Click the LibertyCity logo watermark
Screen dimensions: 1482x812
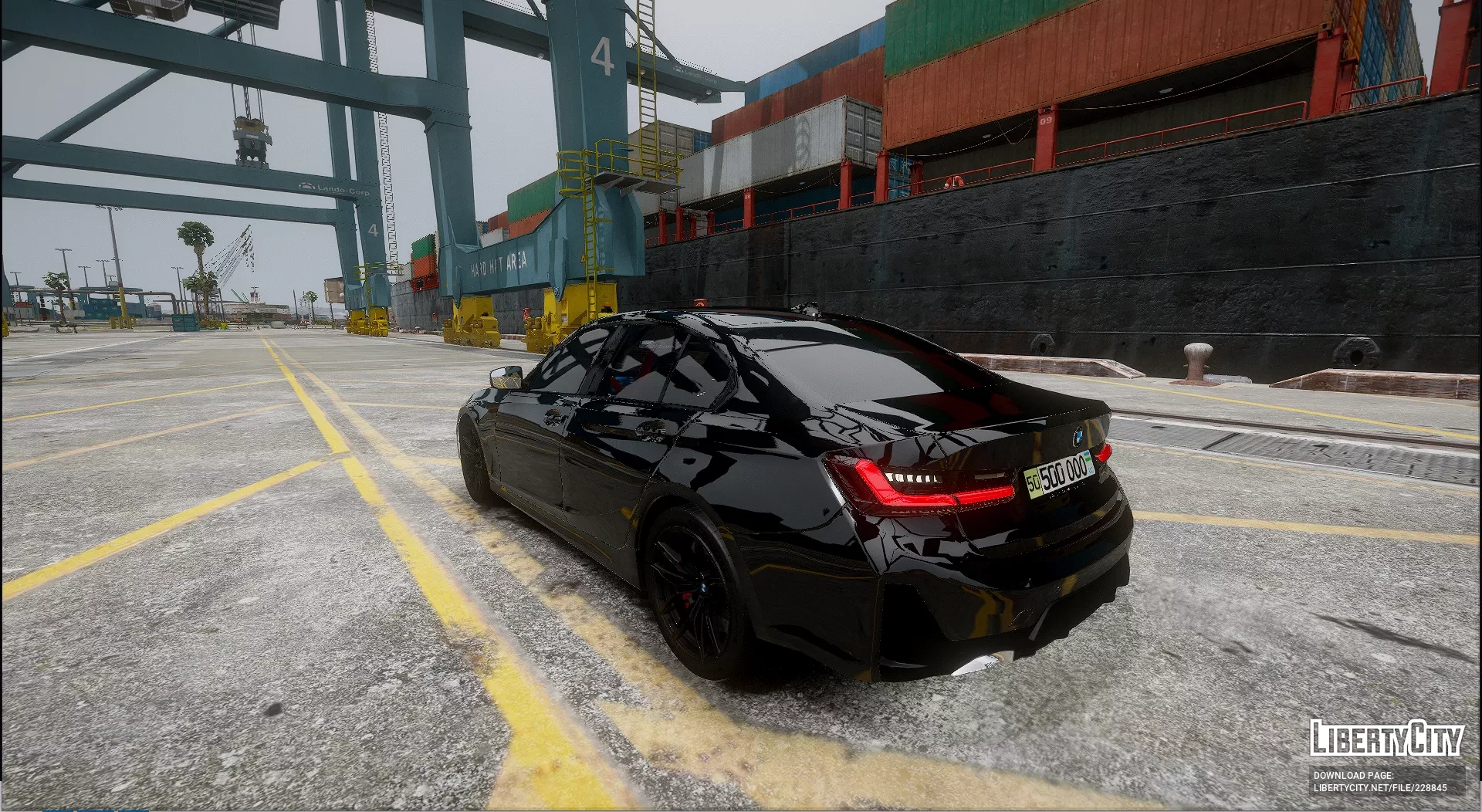pos(1386,738)
